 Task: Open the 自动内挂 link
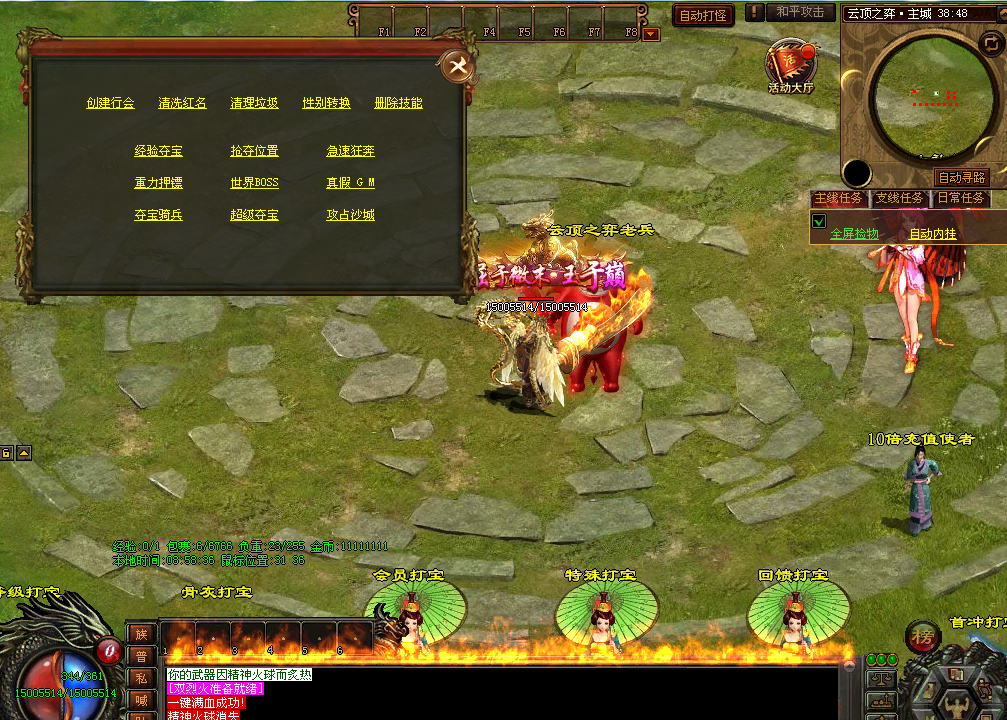[932, 234]
